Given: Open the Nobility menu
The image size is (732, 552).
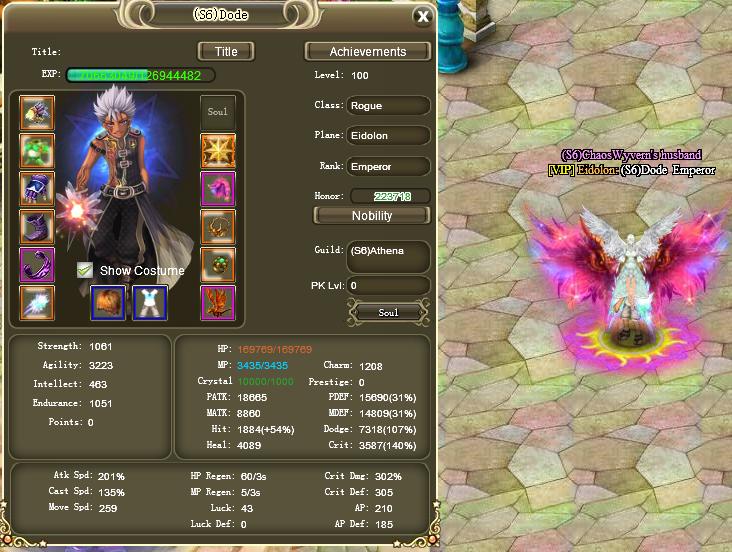Looking at the screenshot, I should (372, 215).
